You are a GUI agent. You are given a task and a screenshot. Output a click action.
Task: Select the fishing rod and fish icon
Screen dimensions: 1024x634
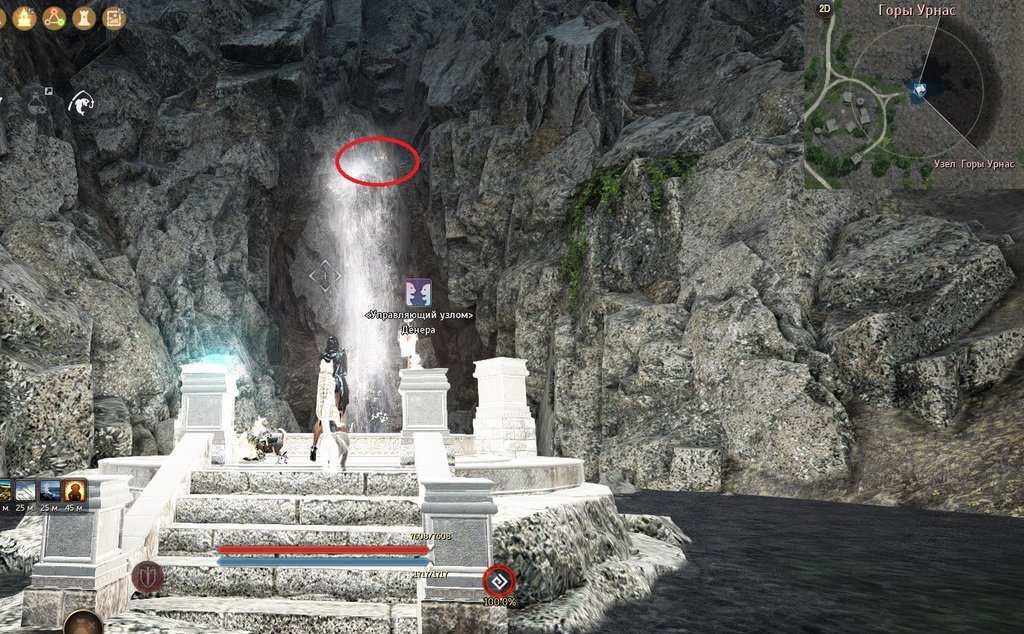(80, 103)
